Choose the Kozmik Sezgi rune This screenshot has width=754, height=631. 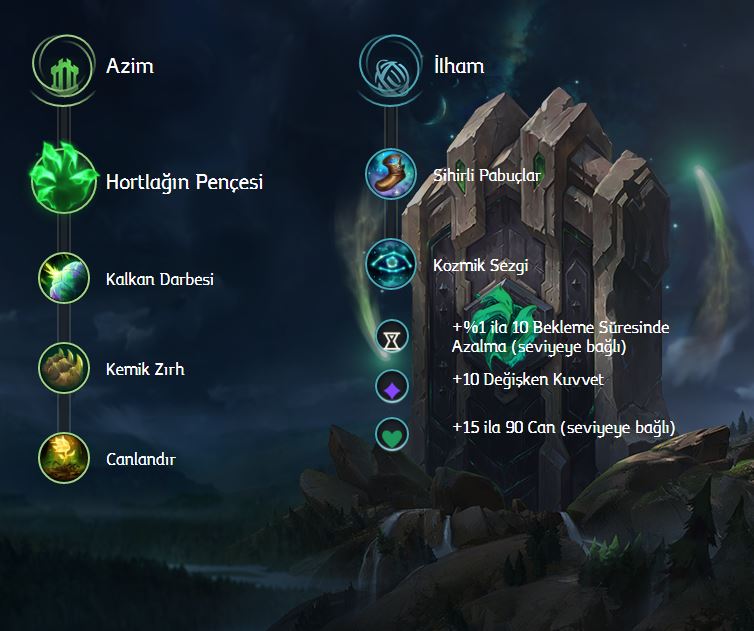pos(391,264)
